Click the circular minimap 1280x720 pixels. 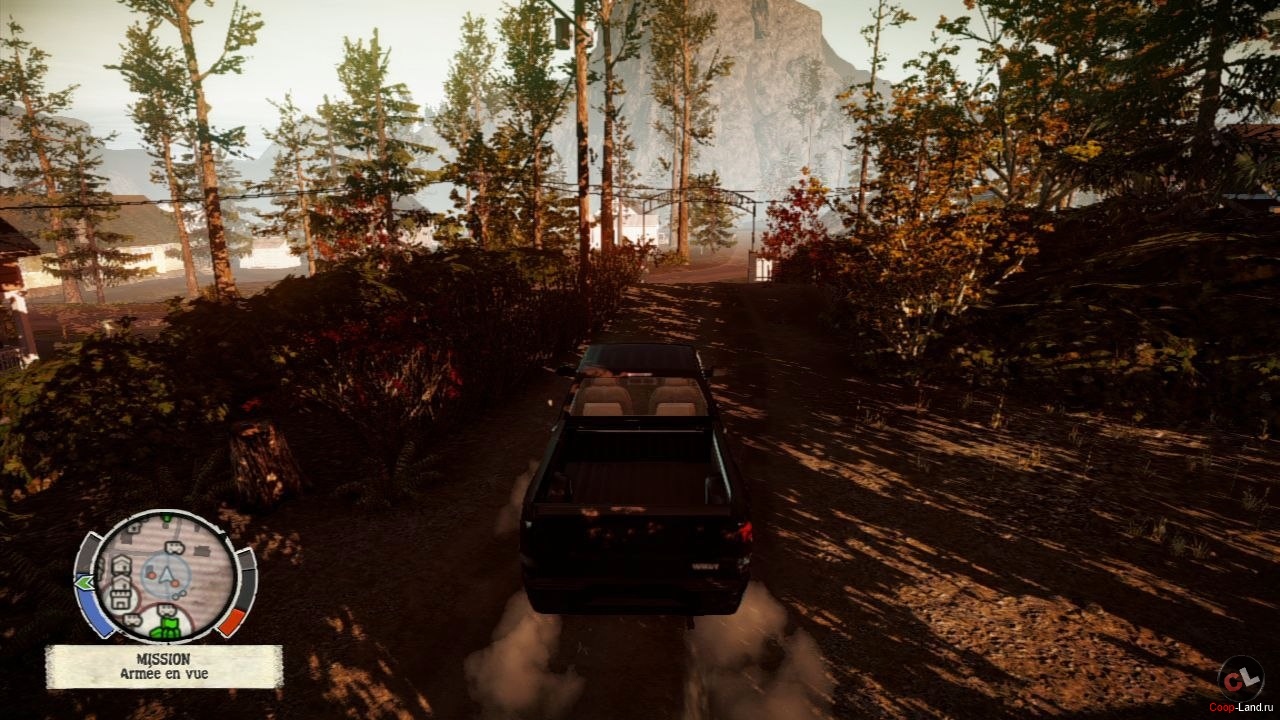(166, 575)
